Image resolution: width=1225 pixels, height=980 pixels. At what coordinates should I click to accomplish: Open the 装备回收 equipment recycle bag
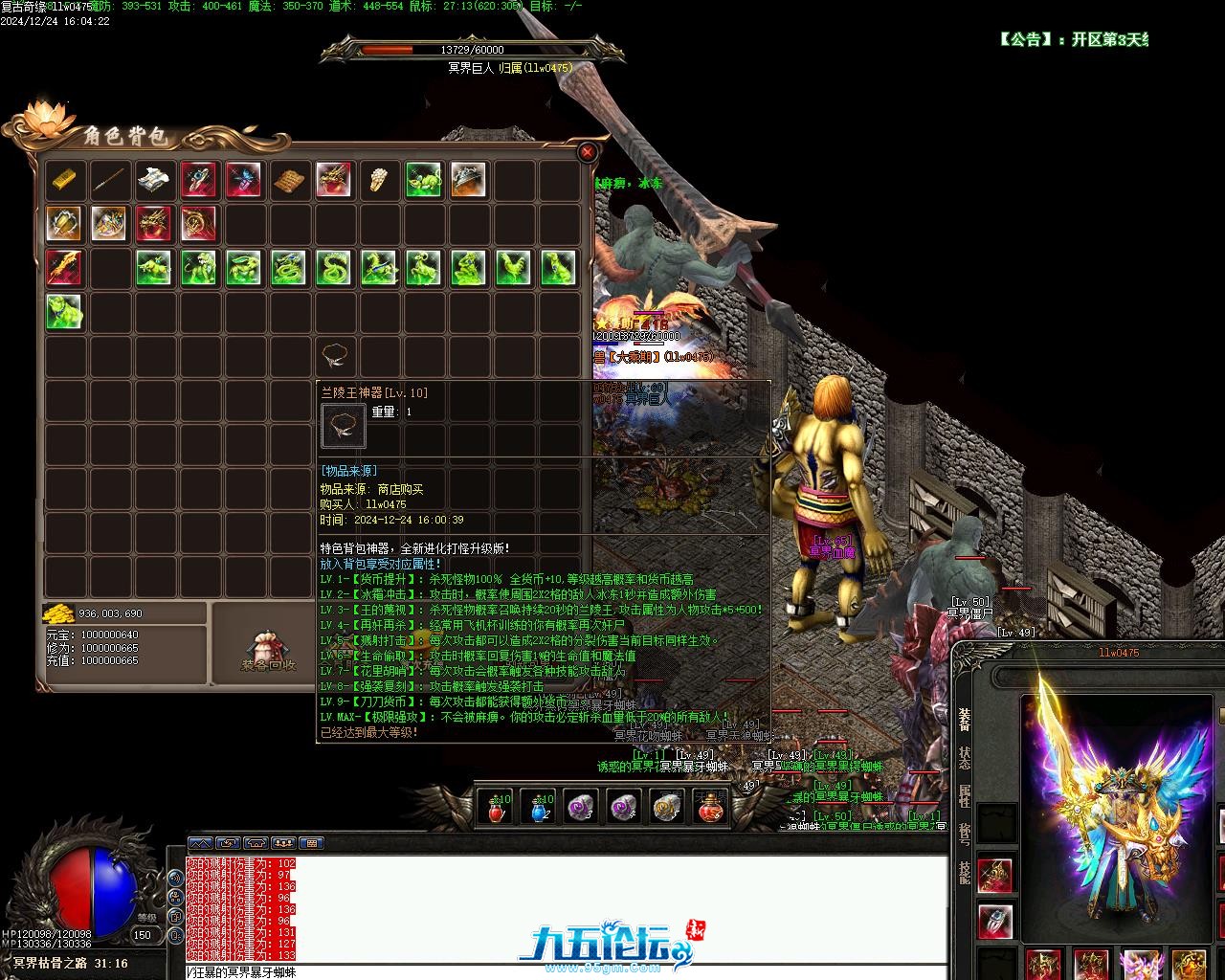point(267,647)
